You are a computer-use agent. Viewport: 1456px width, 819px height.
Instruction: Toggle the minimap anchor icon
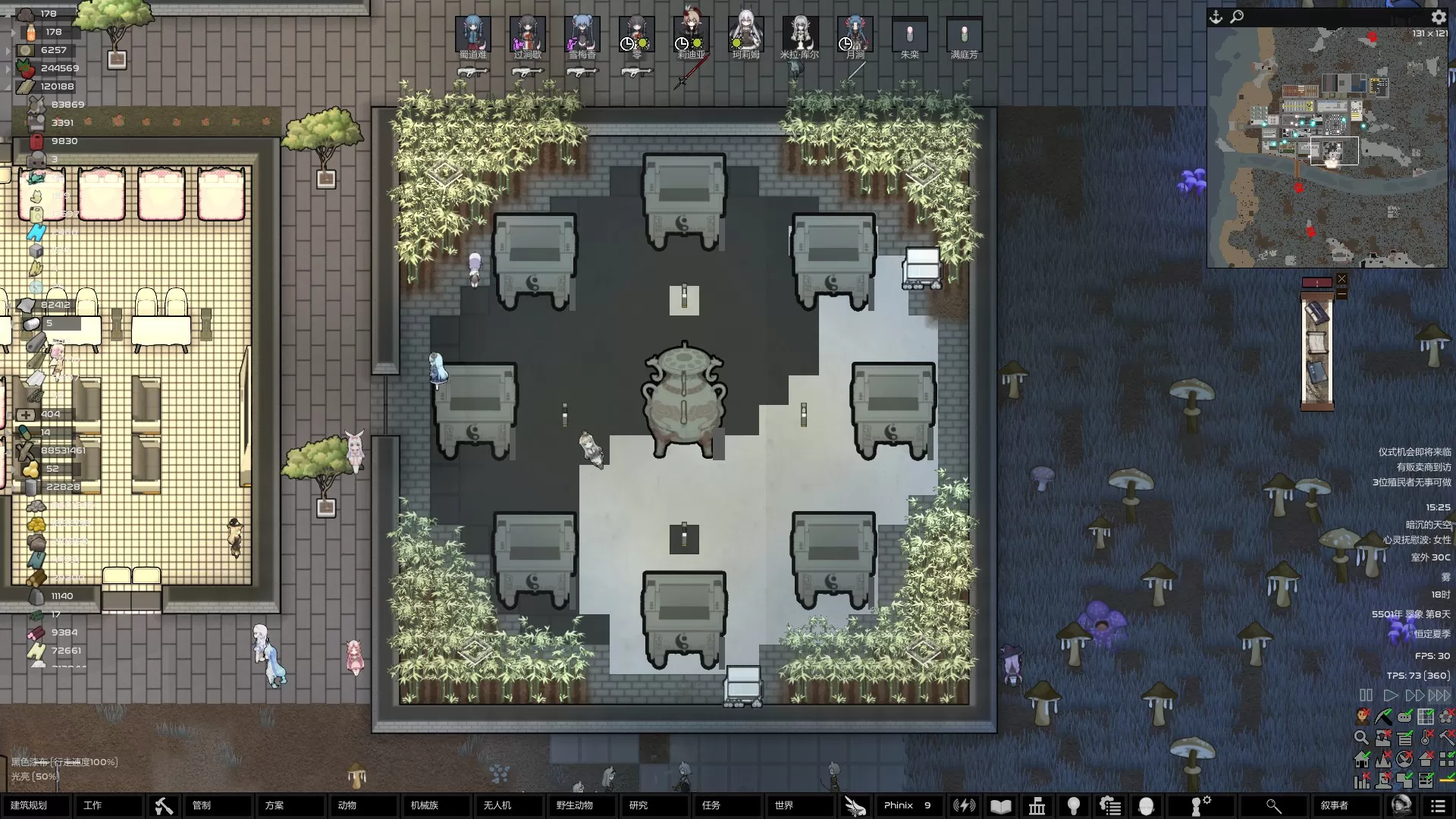[x=1216, y=17]
